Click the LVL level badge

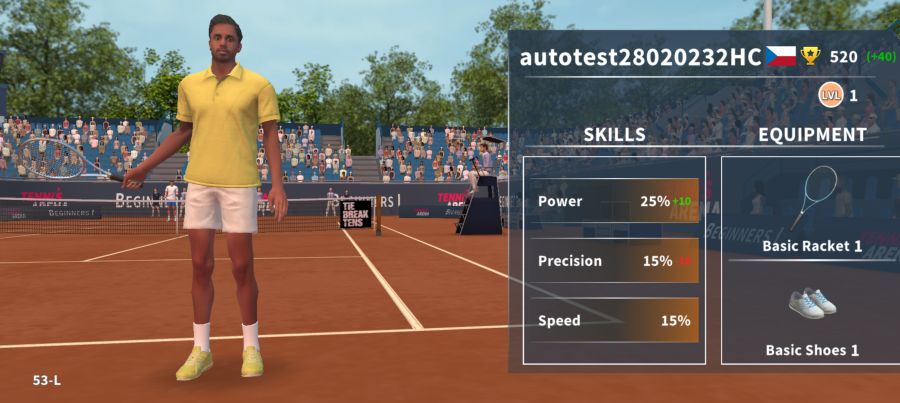click(830, 96)
